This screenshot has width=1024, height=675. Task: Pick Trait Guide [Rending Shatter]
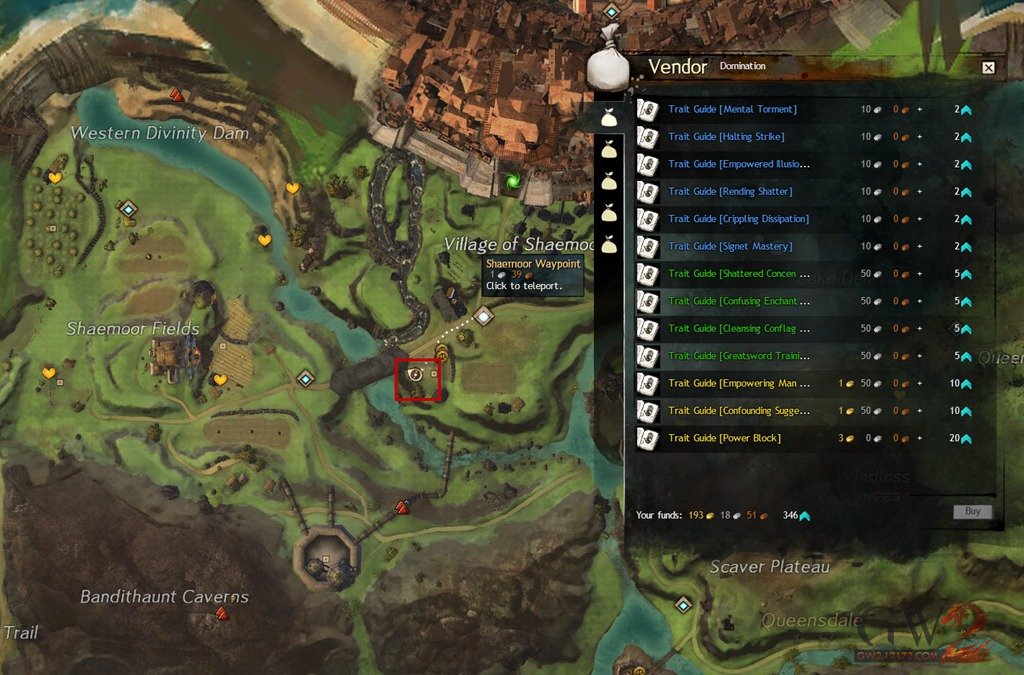730,191
